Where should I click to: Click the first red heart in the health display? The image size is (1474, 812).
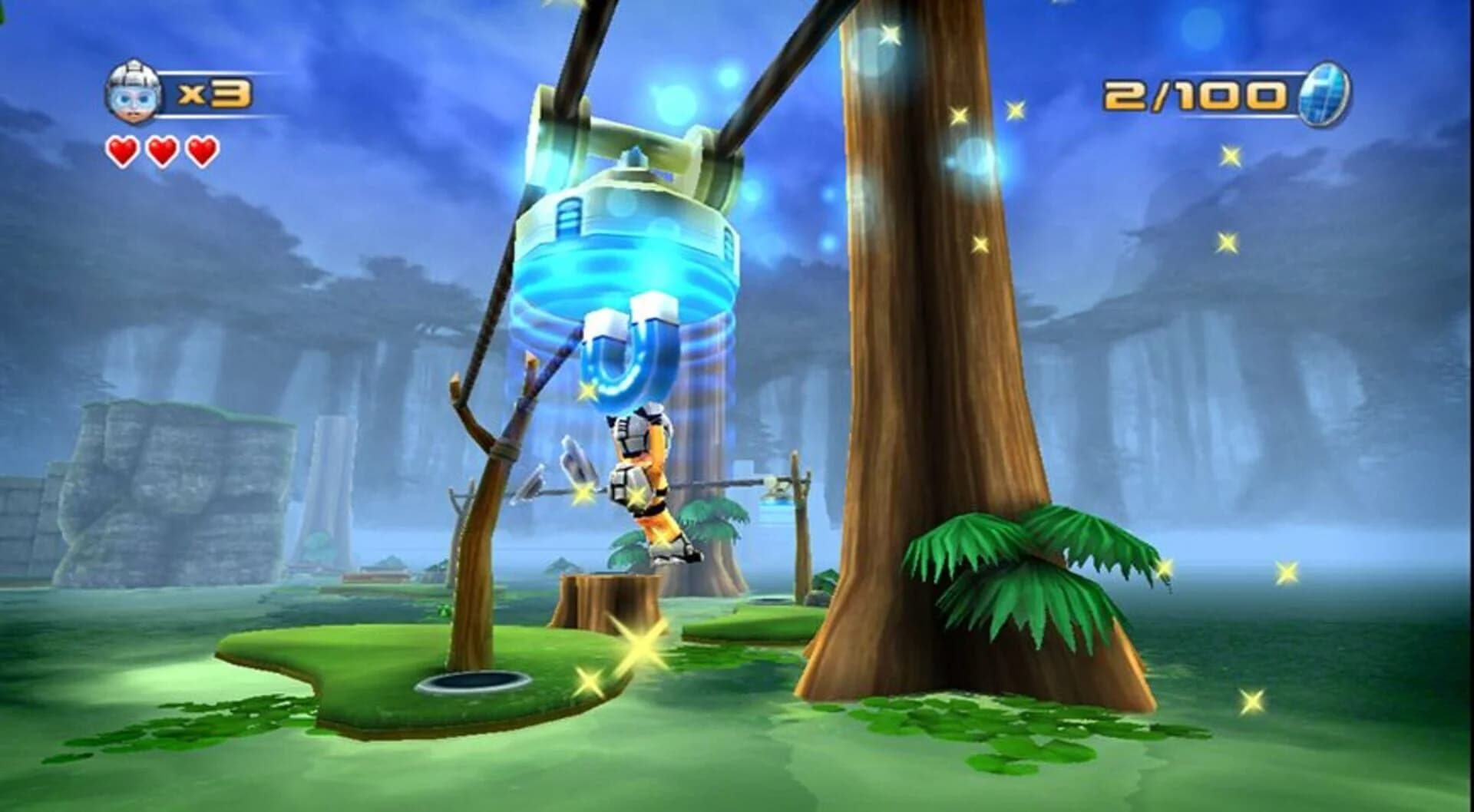tap(123, 150)
